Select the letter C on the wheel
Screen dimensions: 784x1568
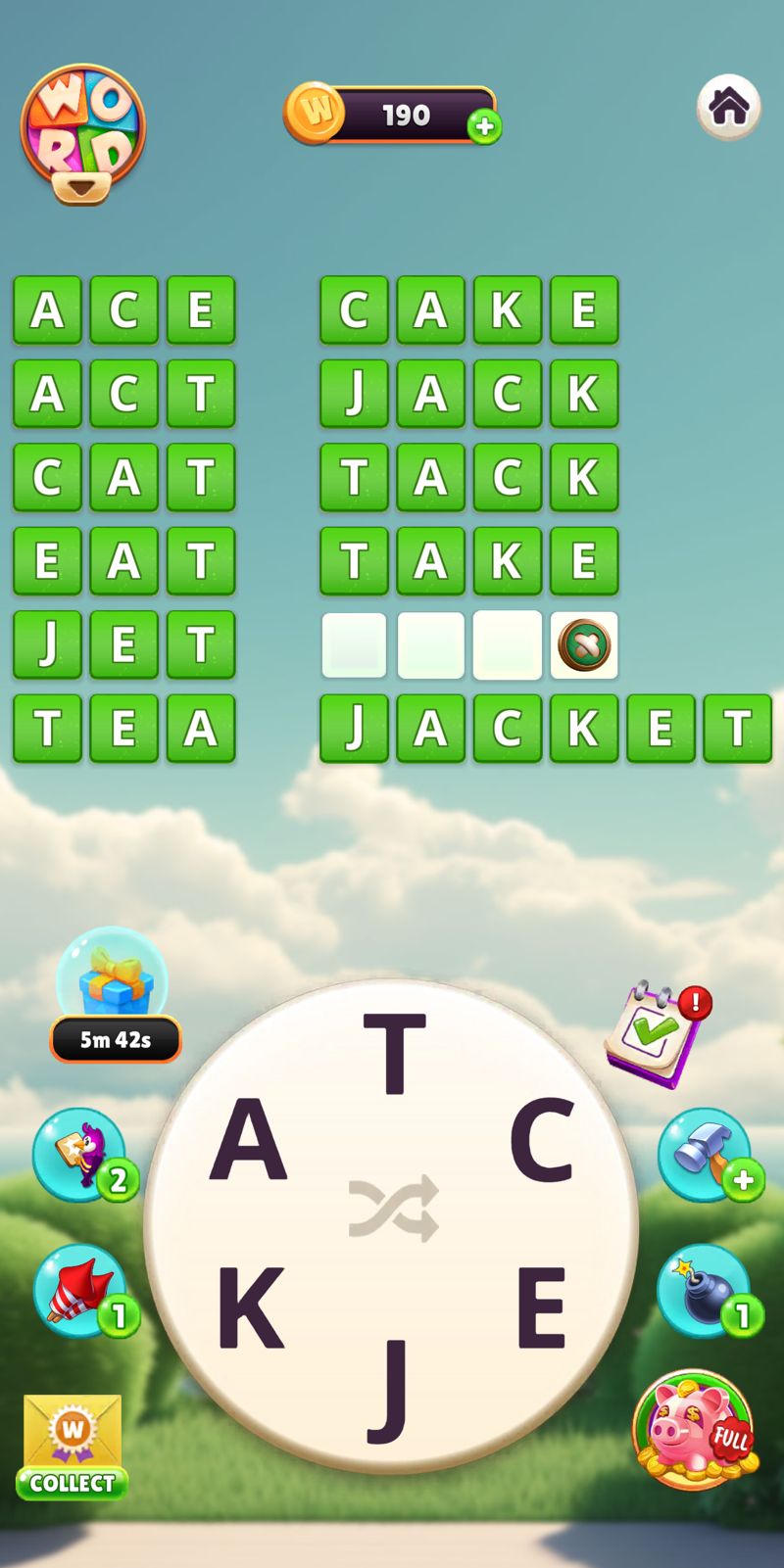click(x=541, y=1140)
